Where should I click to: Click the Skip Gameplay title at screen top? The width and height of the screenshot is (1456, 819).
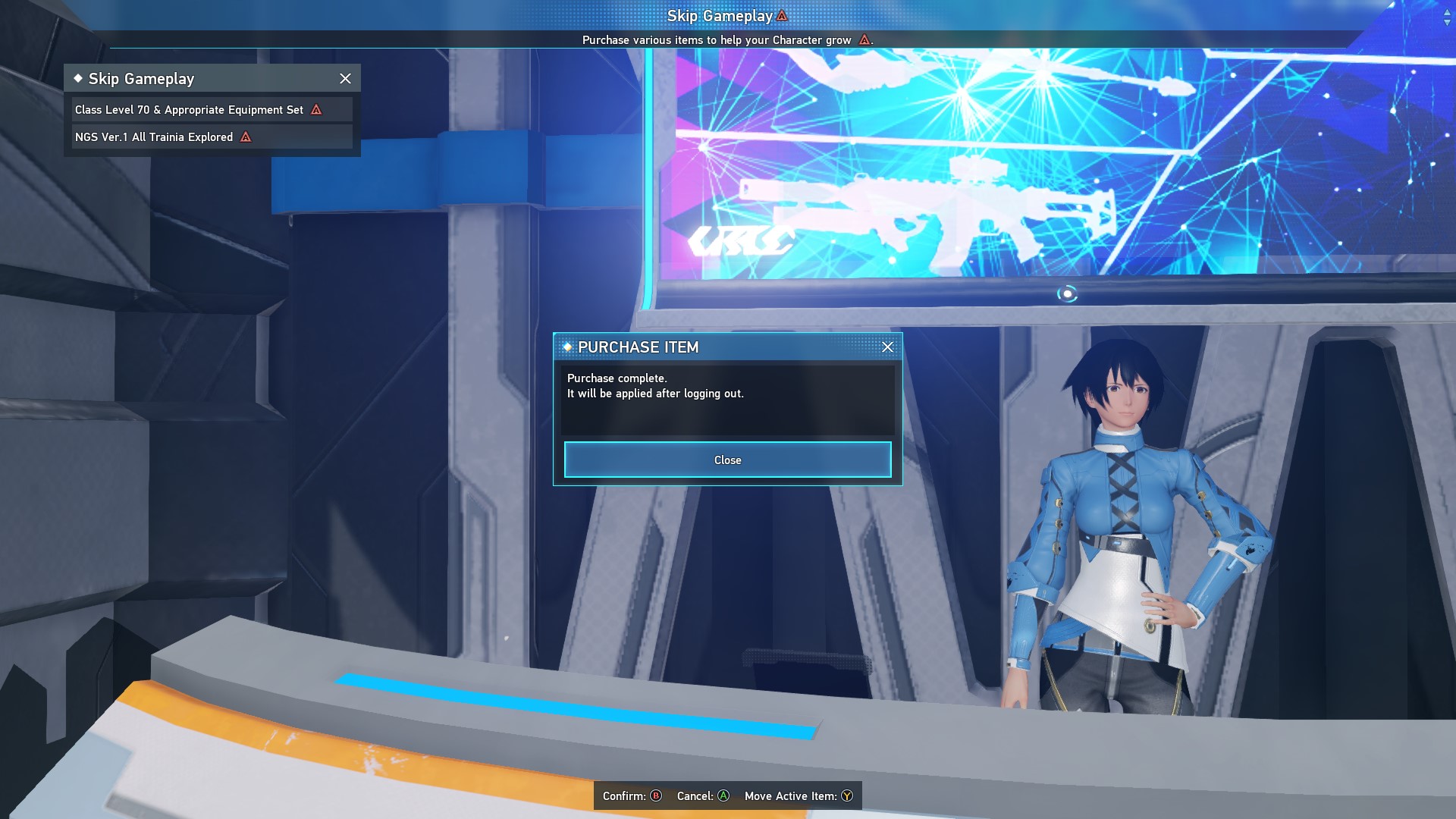pyautogui.click(x=720, y=14)
